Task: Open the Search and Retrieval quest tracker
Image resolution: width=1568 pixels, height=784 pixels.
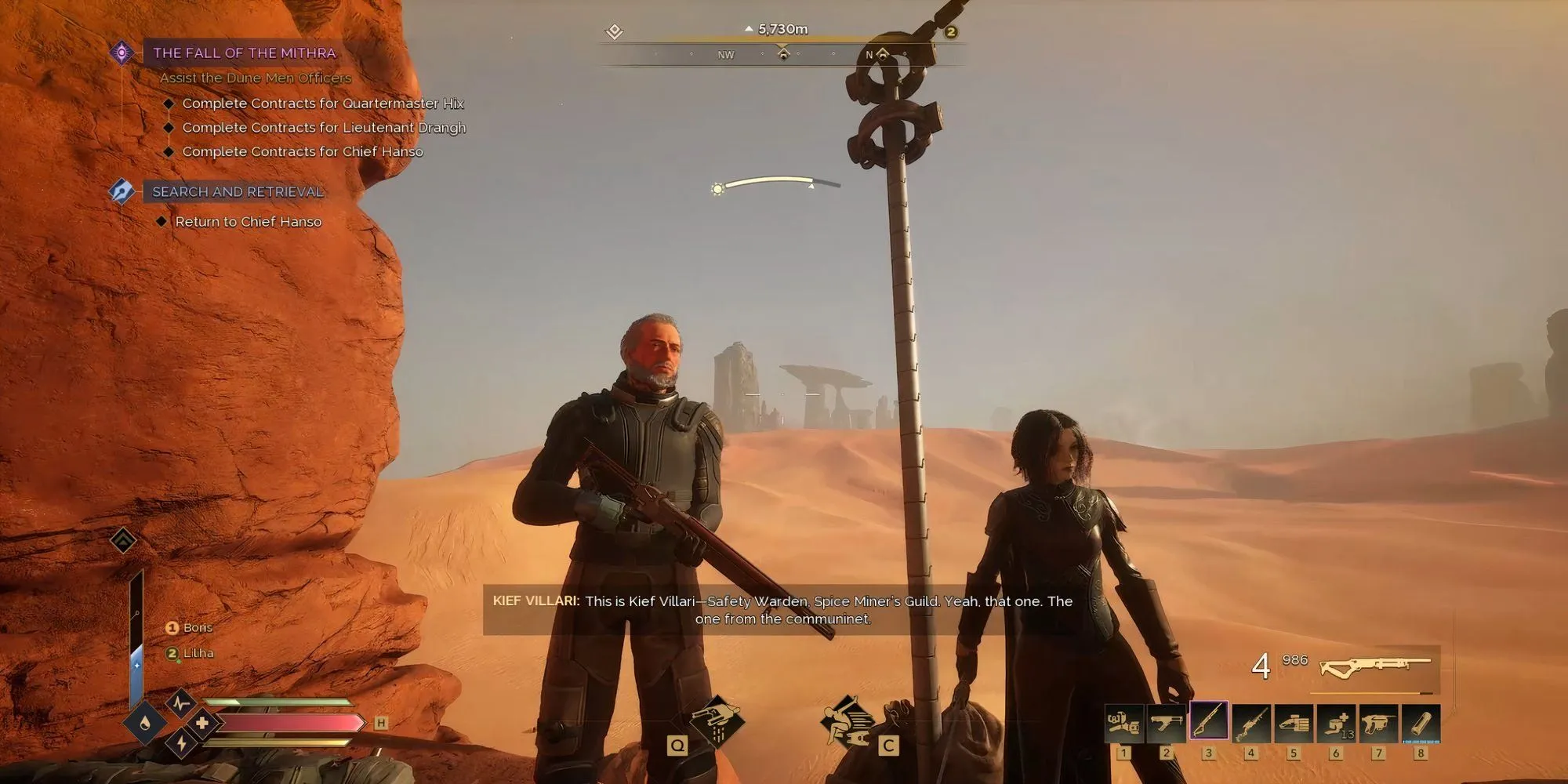Action: point(238,191)
